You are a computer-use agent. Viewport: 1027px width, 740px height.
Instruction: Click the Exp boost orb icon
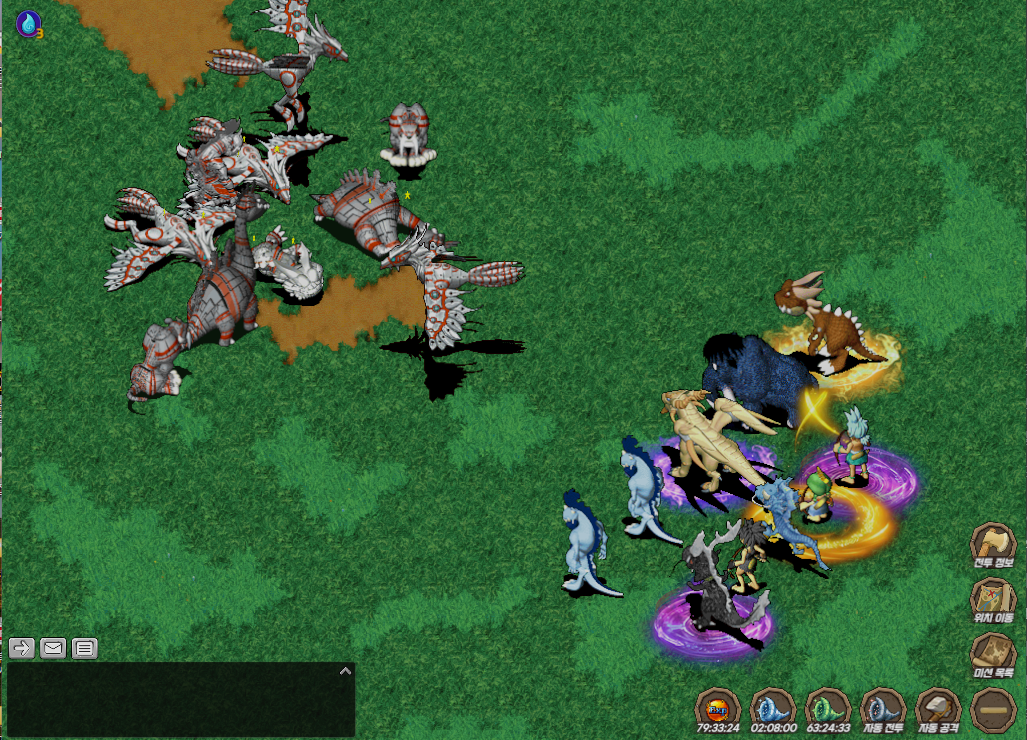click(x=717, y=709)
